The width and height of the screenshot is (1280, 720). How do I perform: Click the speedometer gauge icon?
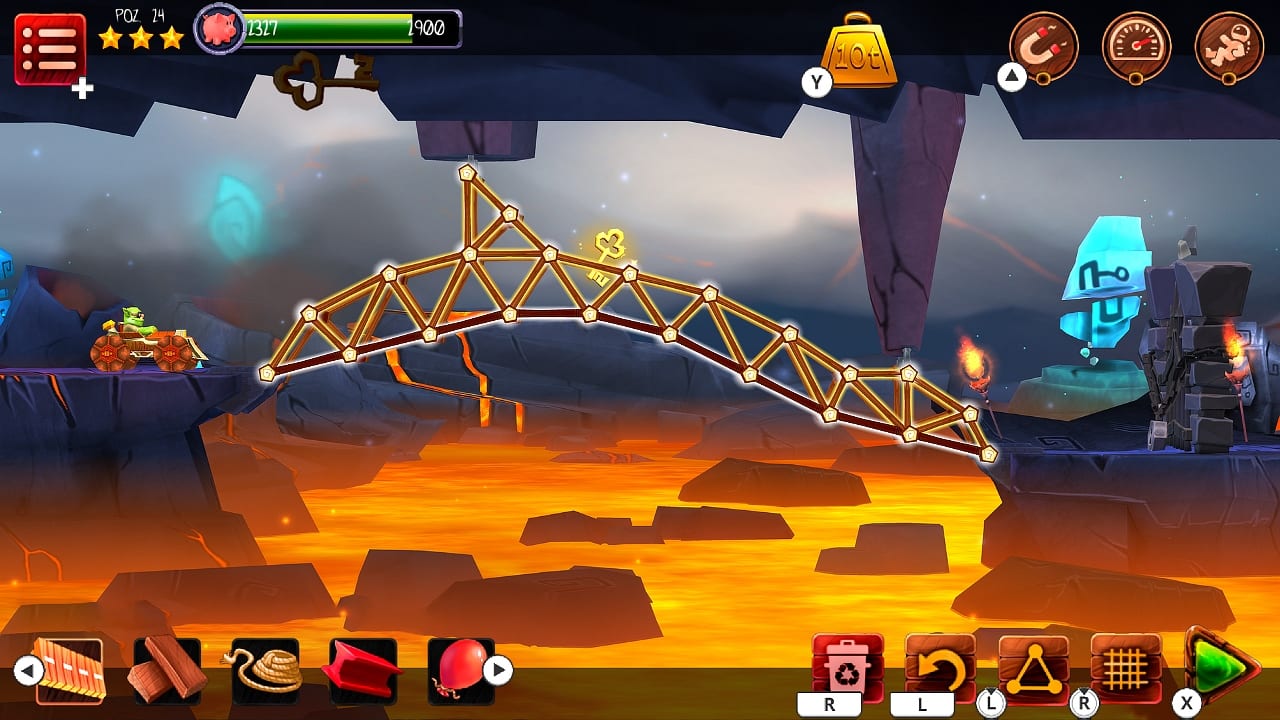[1135, 43]
